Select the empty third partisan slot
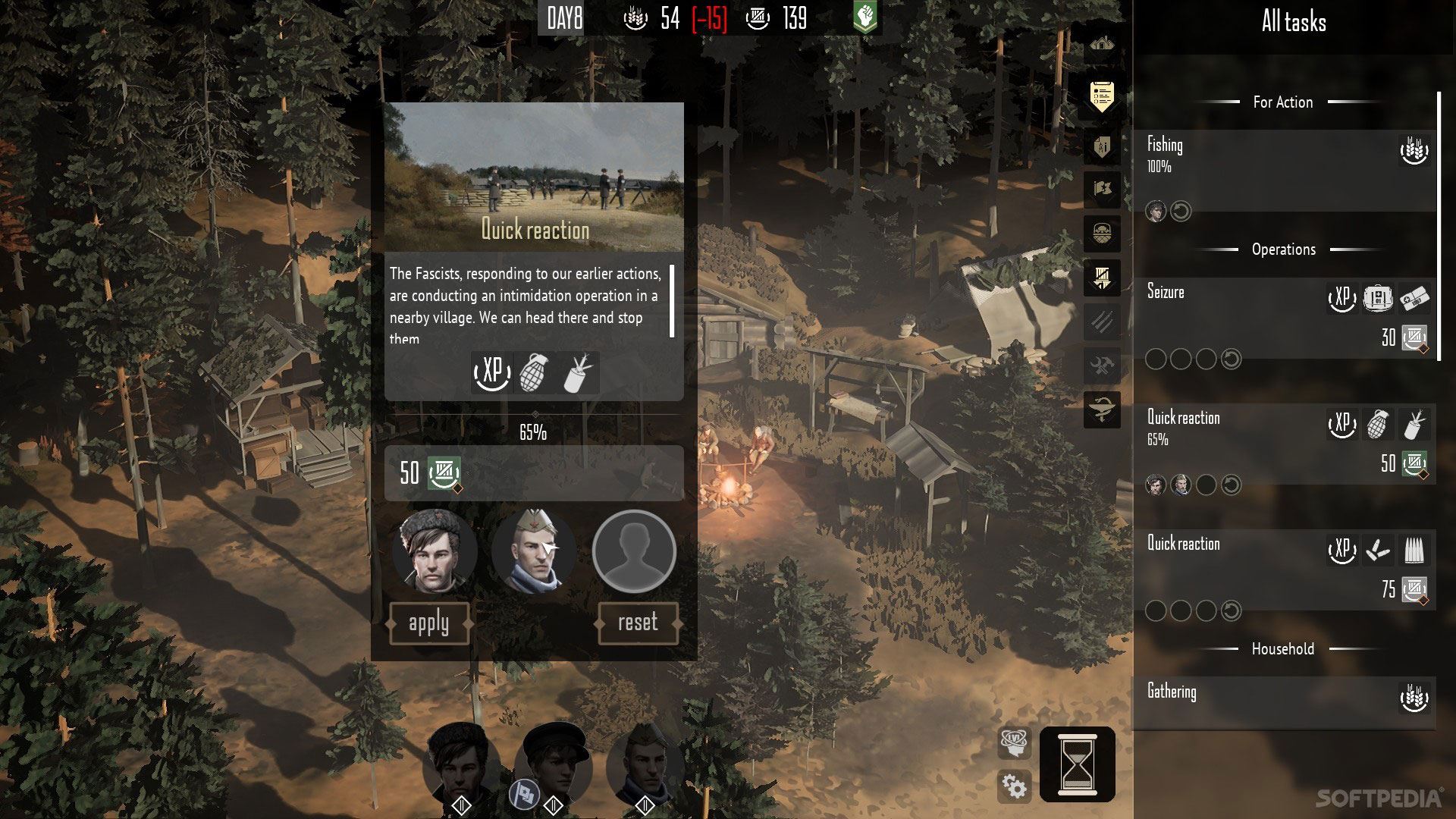1456x819 pixels. pyautogui.click(x=634, y=551)
